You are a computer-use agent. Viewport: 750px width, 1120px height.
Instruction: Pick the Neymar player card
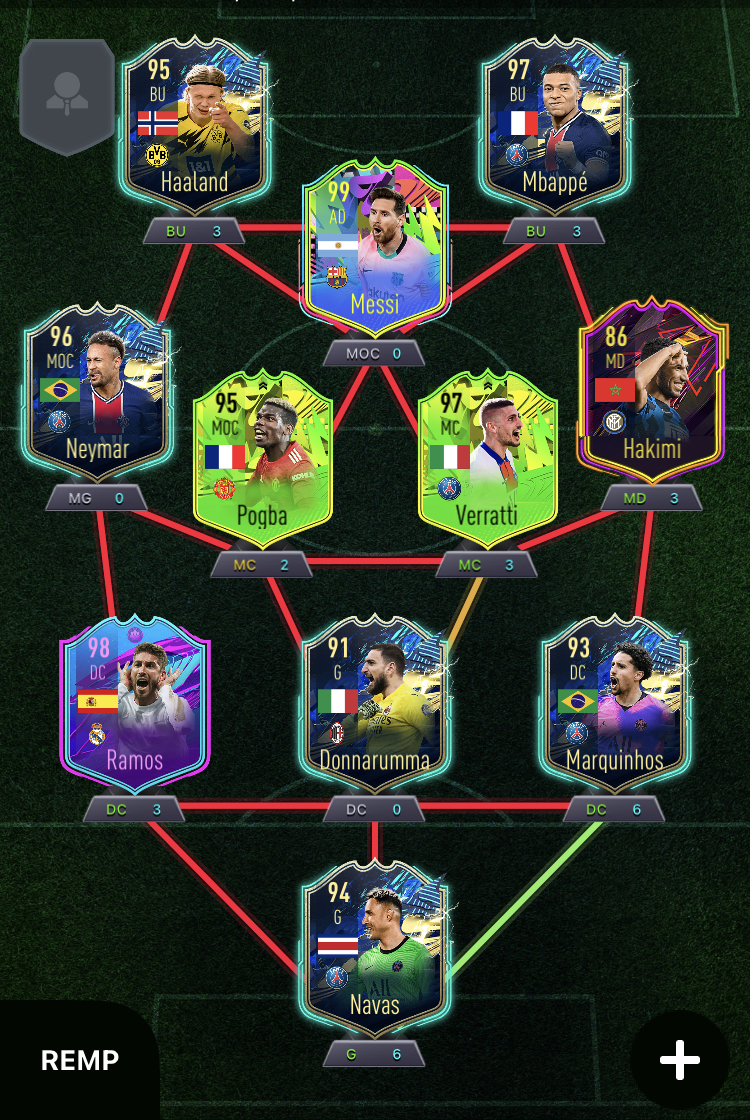tap(97, 392)
